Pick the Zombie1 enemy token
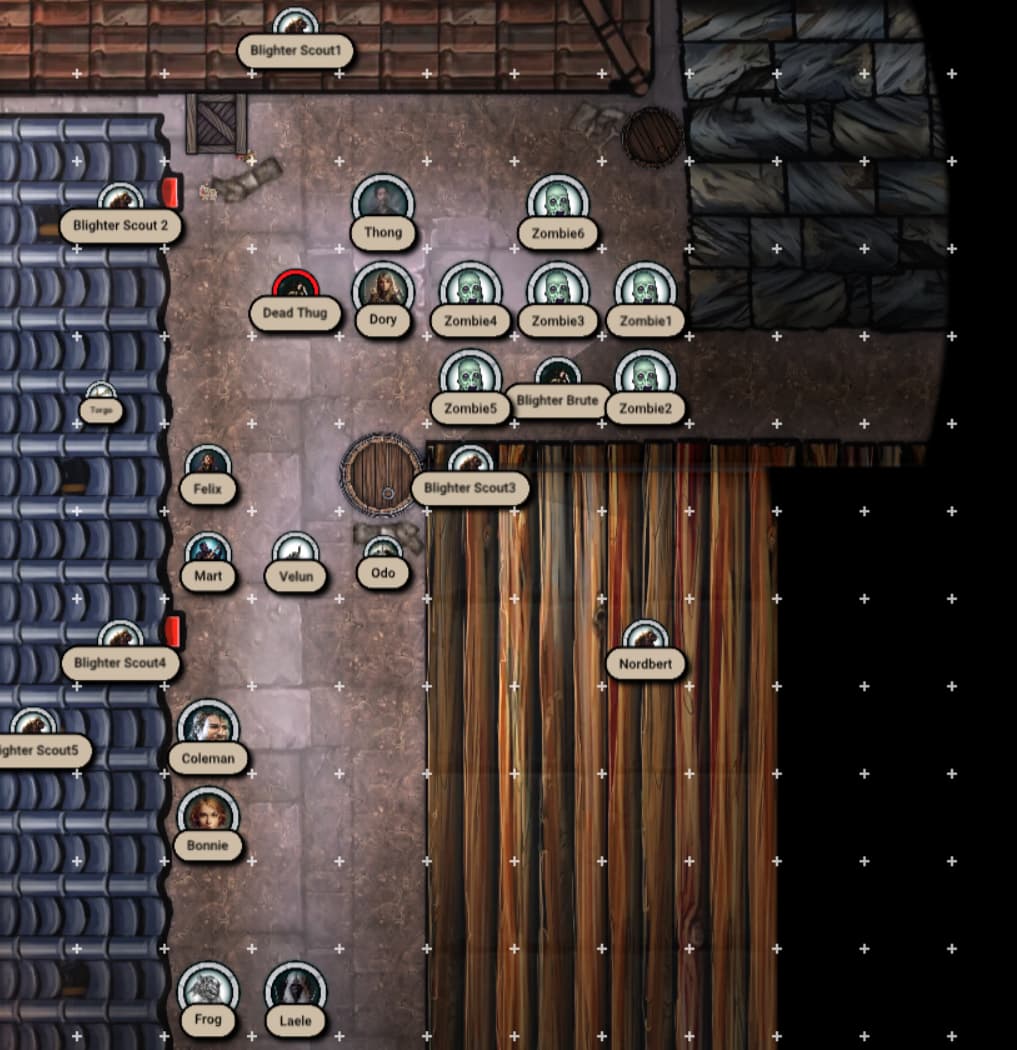 click(x=645, y=291)
